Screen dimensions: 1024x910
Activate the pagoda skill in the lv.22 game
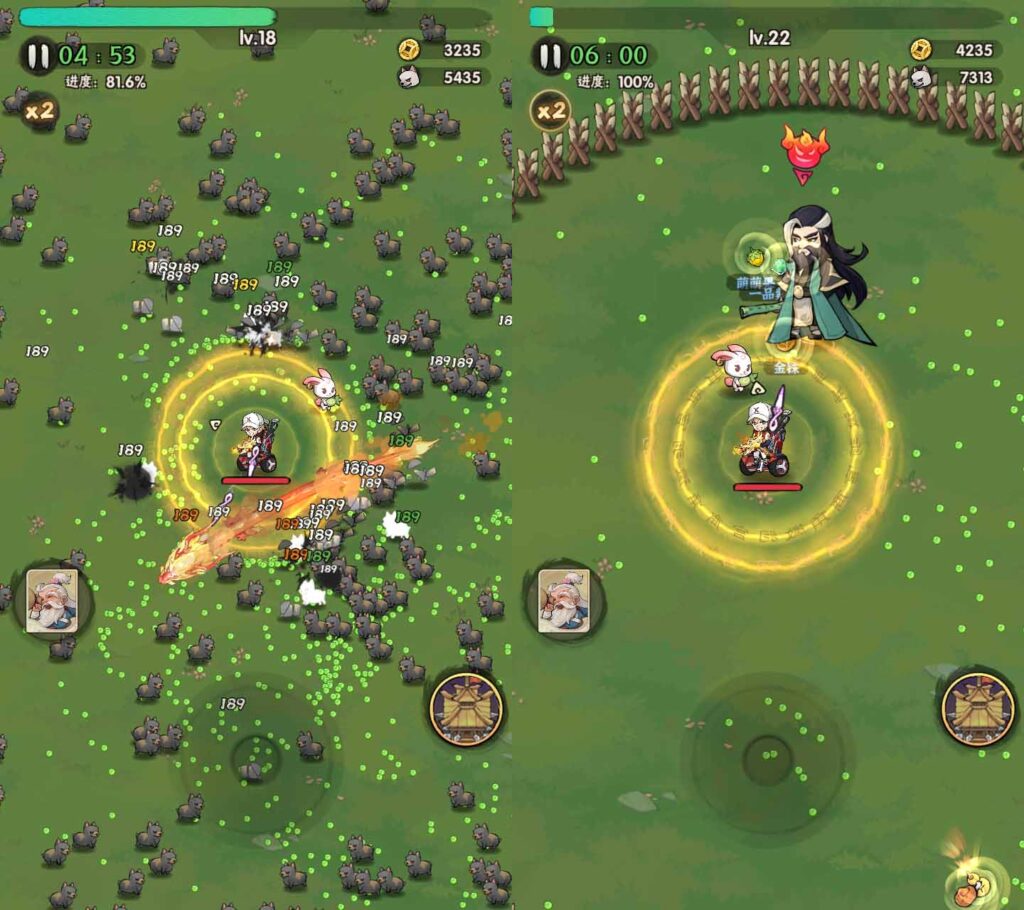(978, 709)
